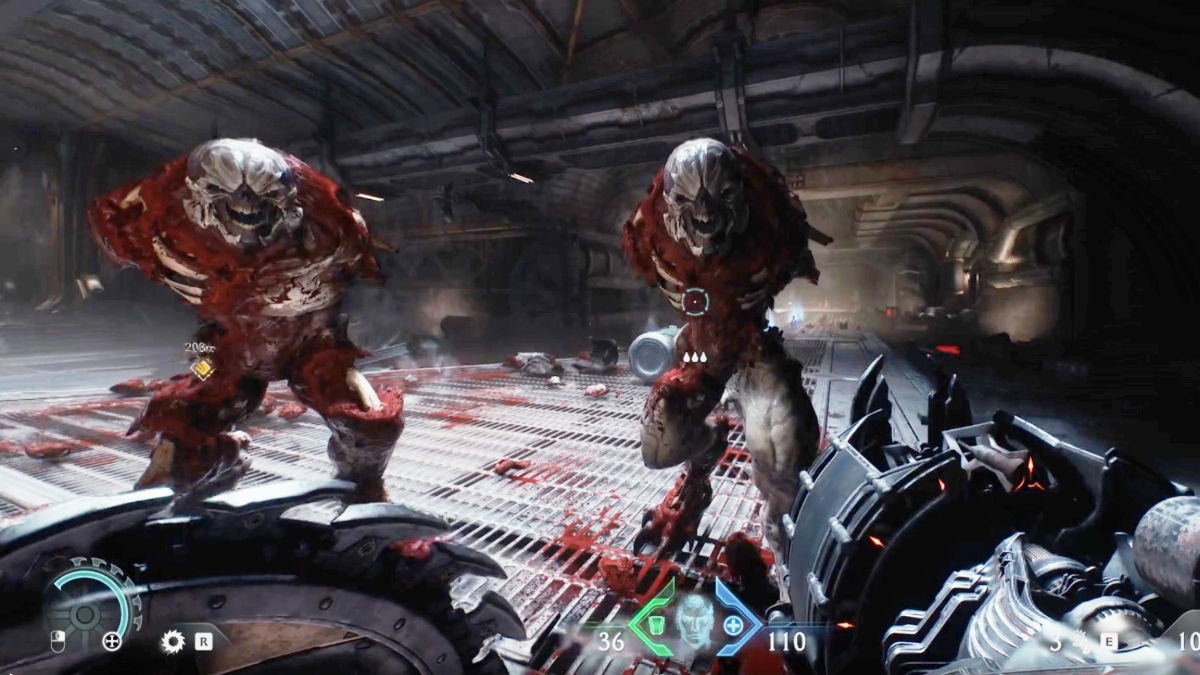Click the saw blade ability icon

(x=172, y=641)
